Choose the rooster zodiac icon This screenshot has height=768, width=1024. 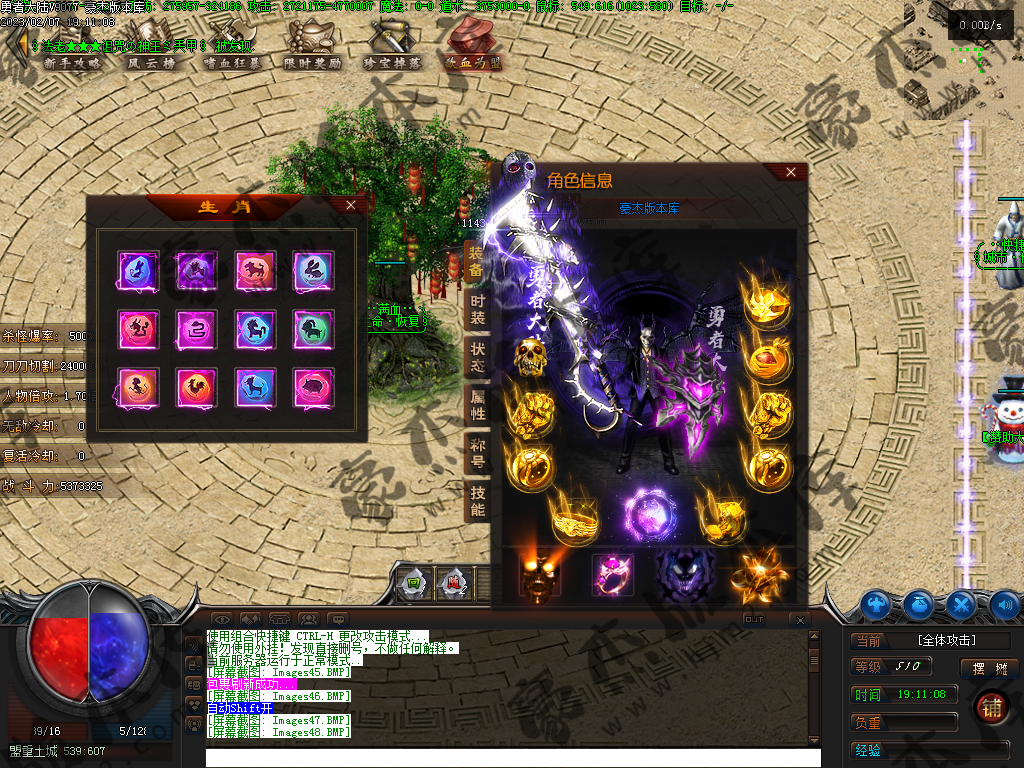195,387
